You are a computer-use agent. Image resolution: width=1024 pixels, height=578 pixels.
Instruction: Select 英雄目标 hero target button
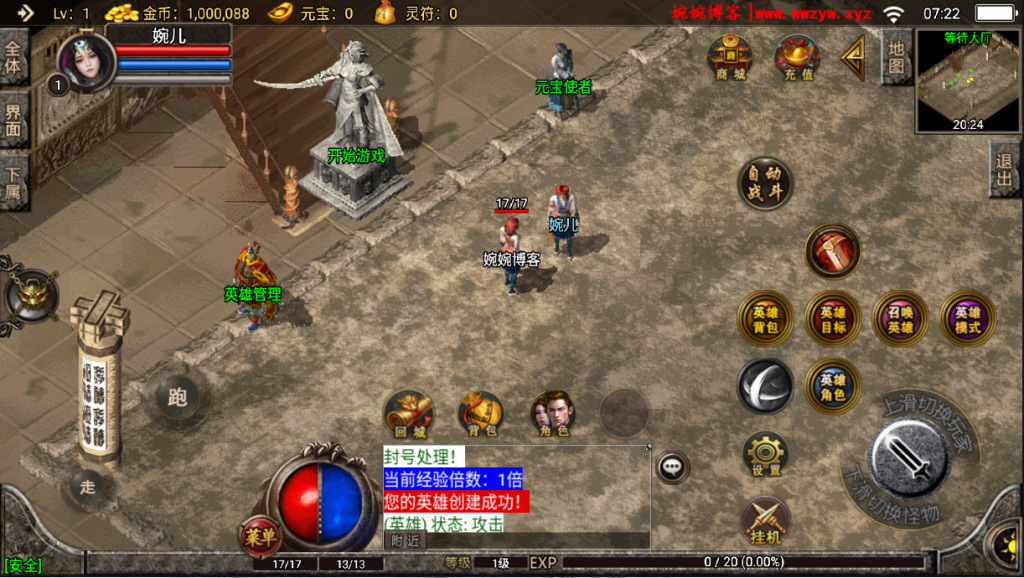click(833, 319)
